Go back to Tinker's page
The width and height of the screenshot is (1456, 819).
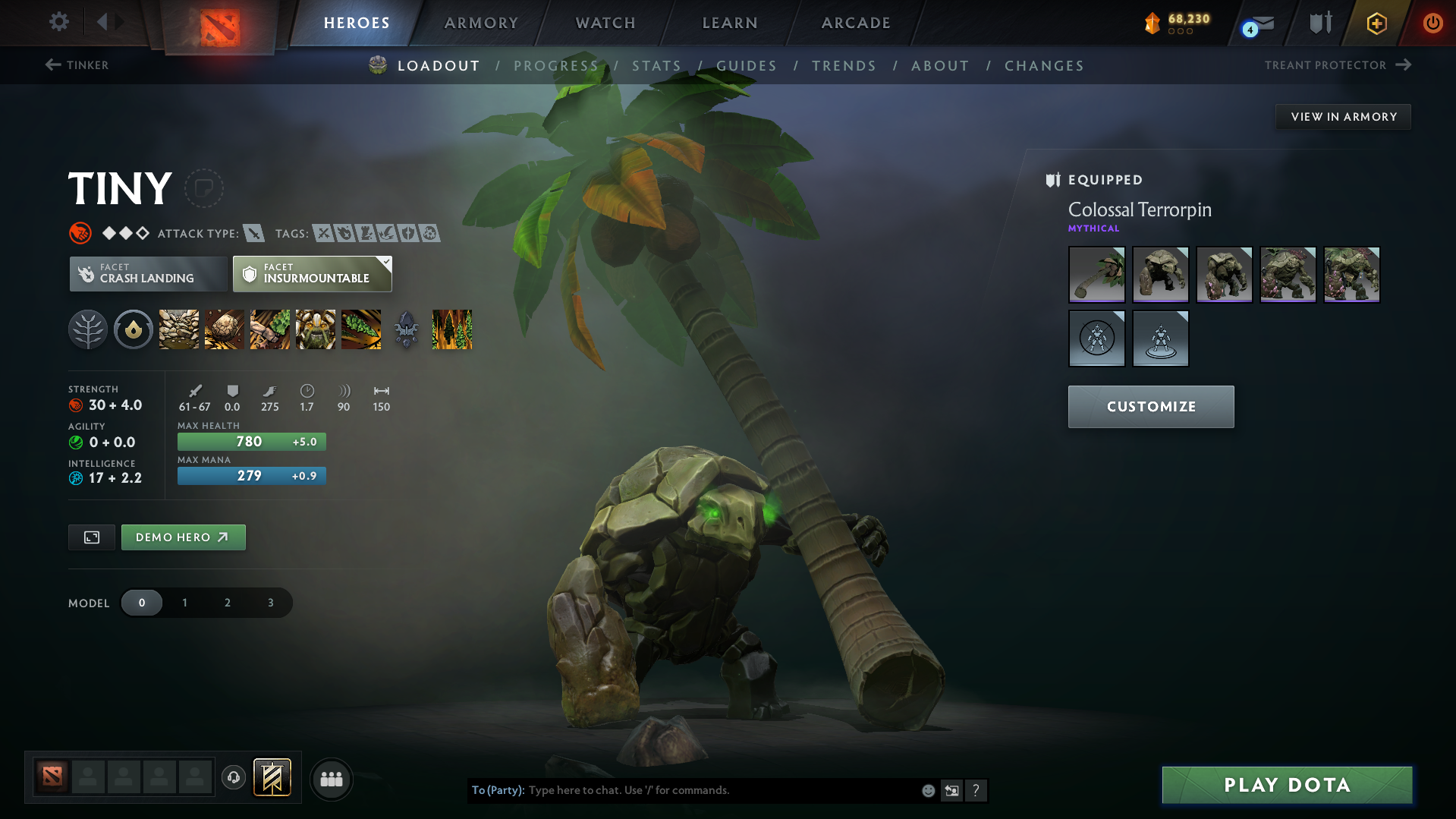(76, 65)
